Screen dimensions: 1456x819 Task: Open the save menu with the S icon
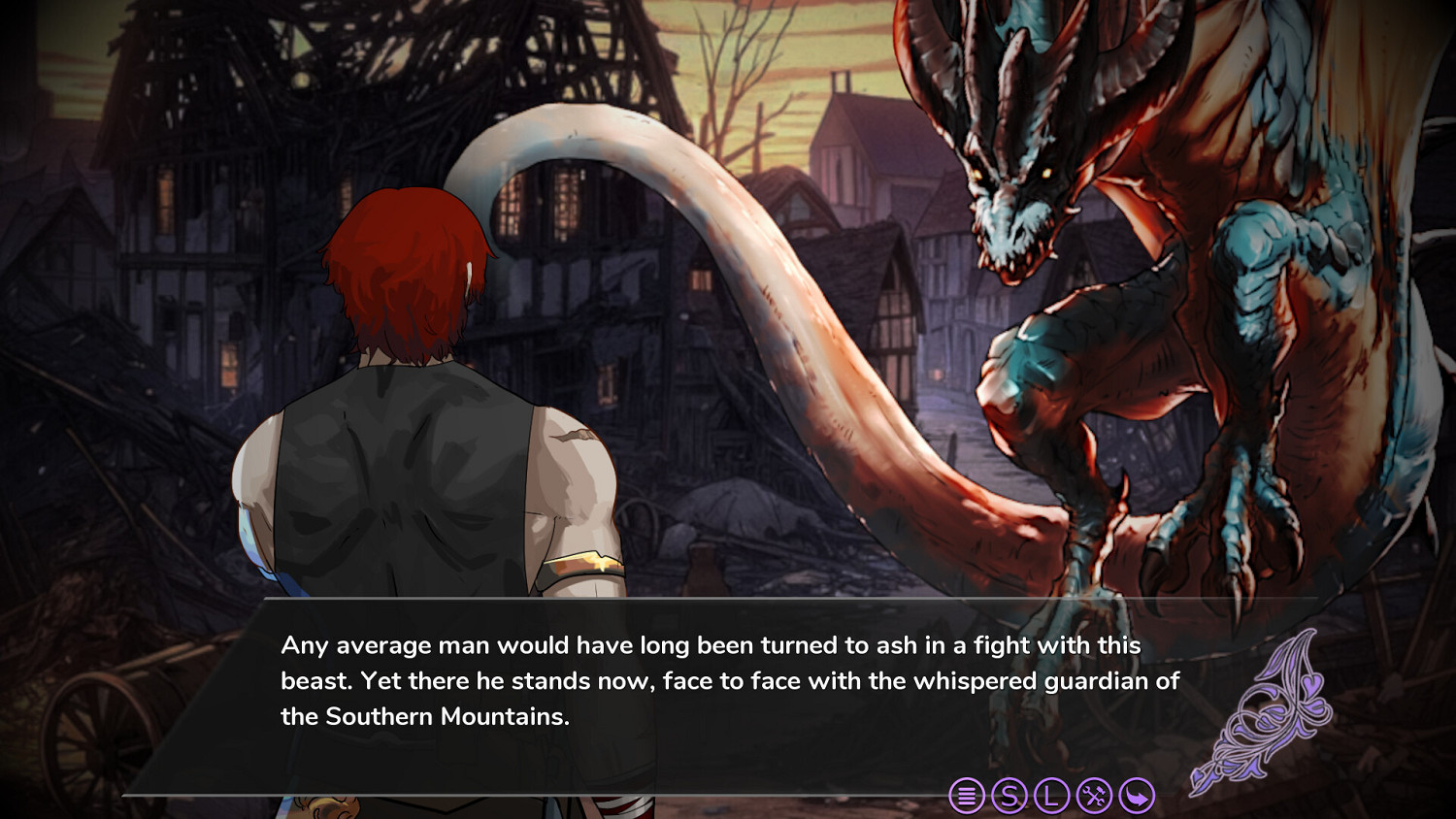tap(1009, 796)
